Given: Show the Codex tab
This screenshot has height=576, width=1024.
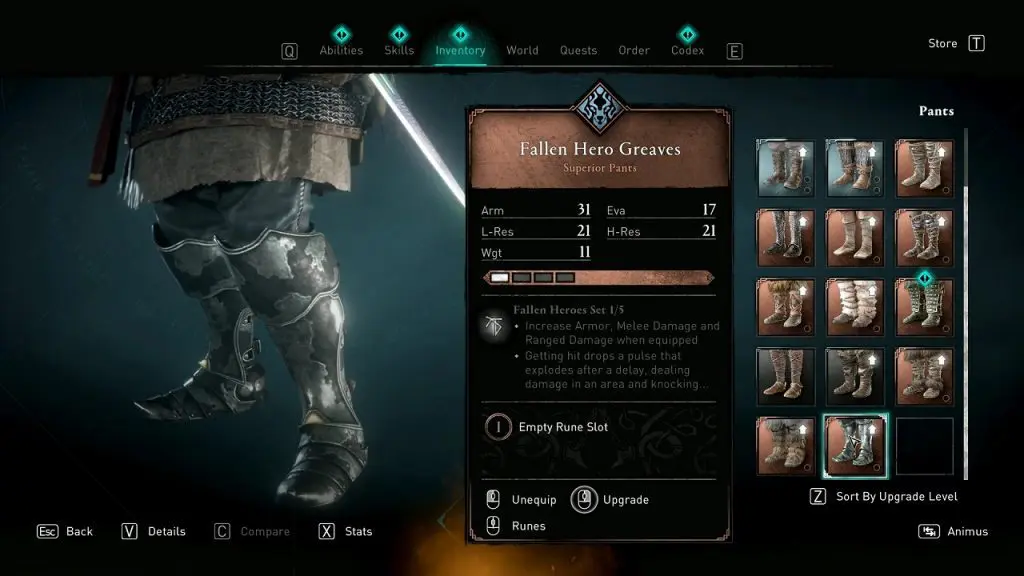Looking at the screenshot, I should (x=687, y=50).
